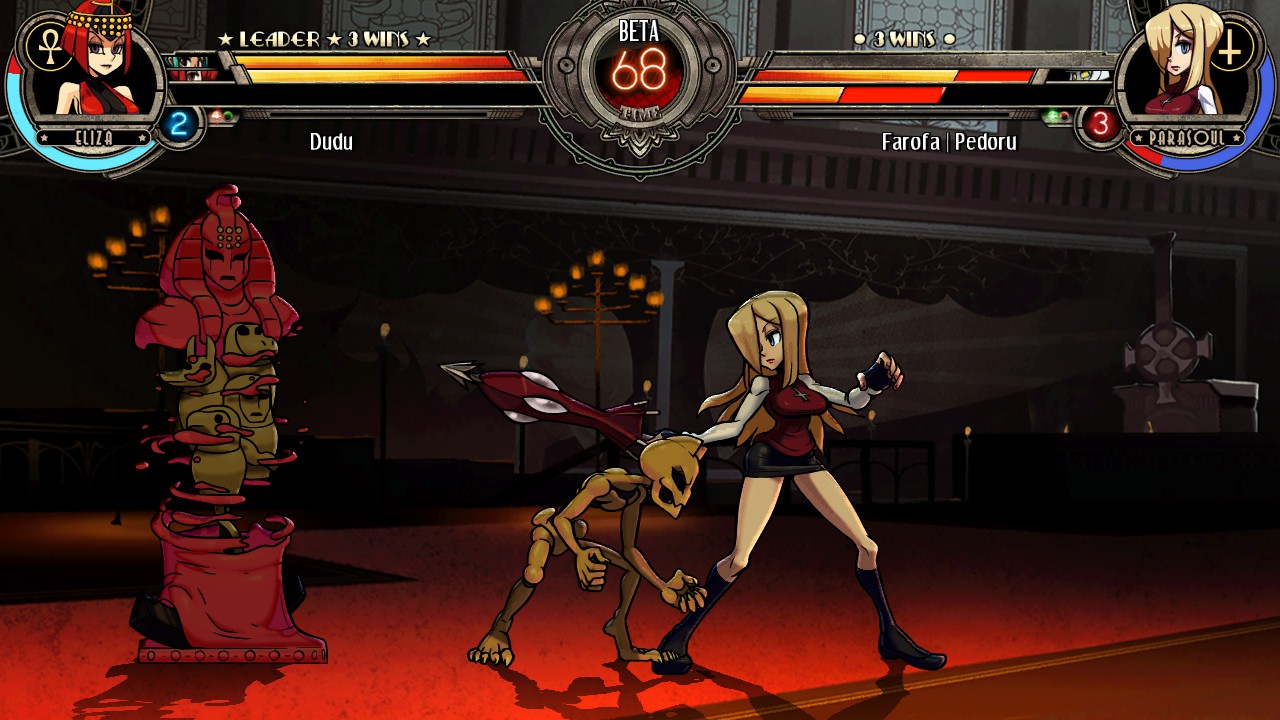Select the reserve teammate icon beside Parasoul
This screenshot has width=1280, height=720.
tap(1090, 75)
